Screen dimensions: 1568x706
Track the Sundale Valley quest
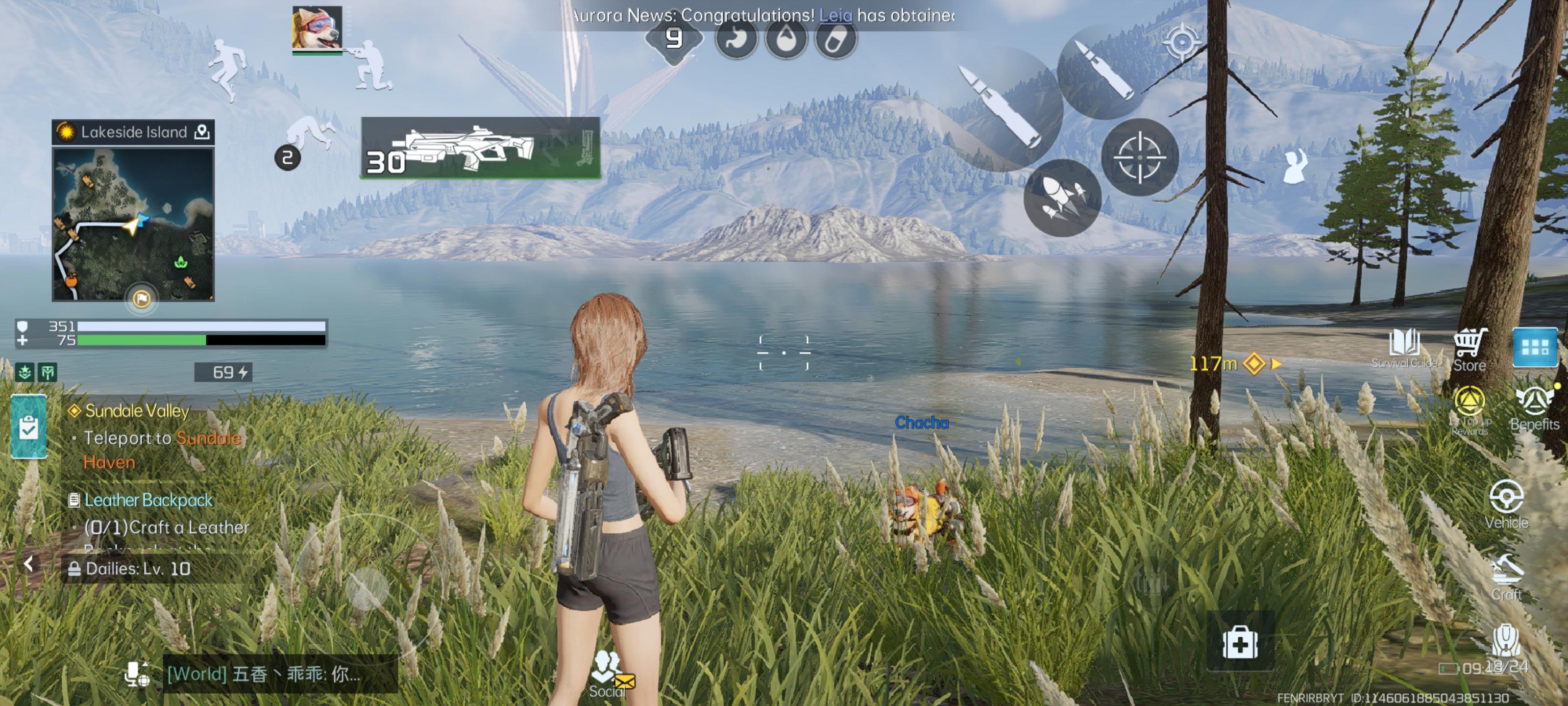click(x=137, y=410)
